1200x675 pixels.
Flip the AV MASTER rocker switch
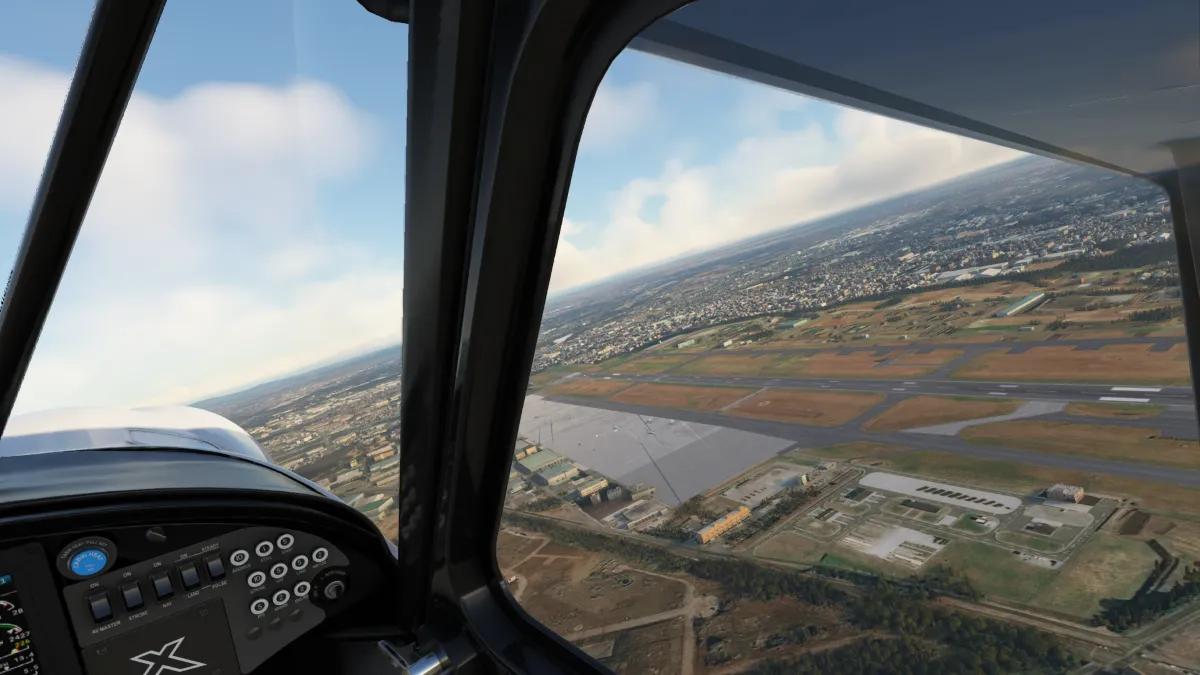[x=100, y=606]
